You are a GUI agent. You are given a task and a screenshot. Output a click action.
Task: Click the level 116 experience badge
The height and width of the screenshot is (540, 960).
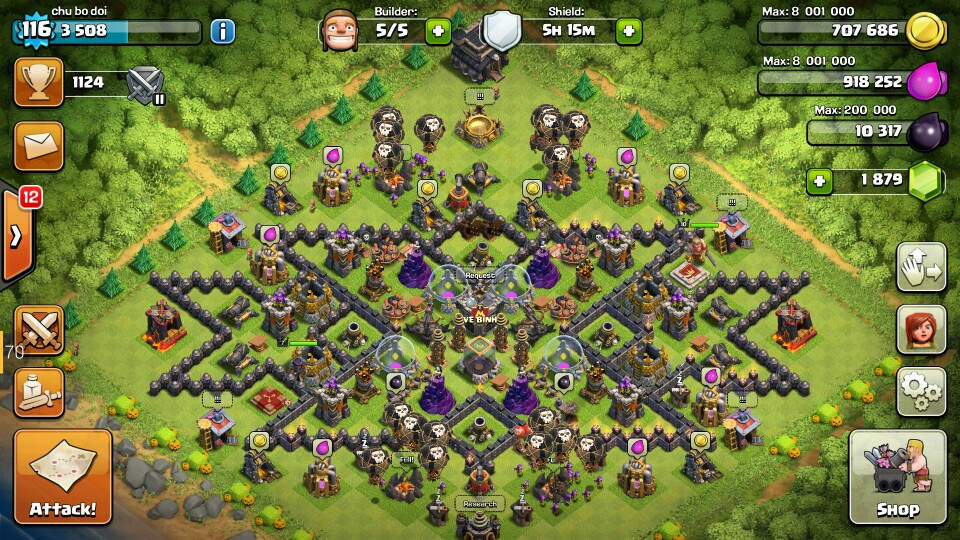pos(33,30)
